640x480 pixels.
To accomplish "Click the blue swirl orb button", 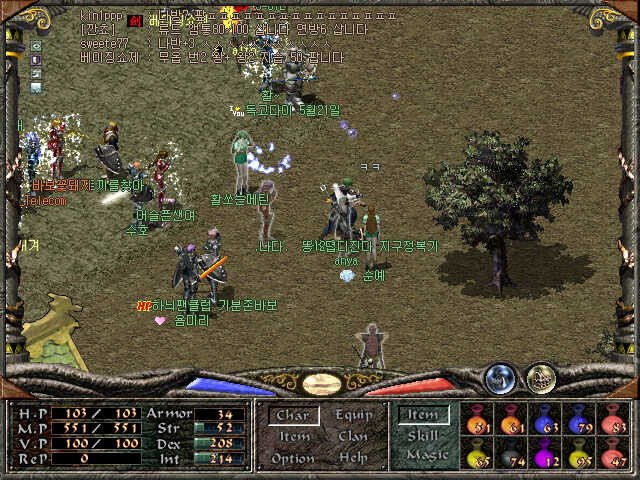I will (499, 377).
